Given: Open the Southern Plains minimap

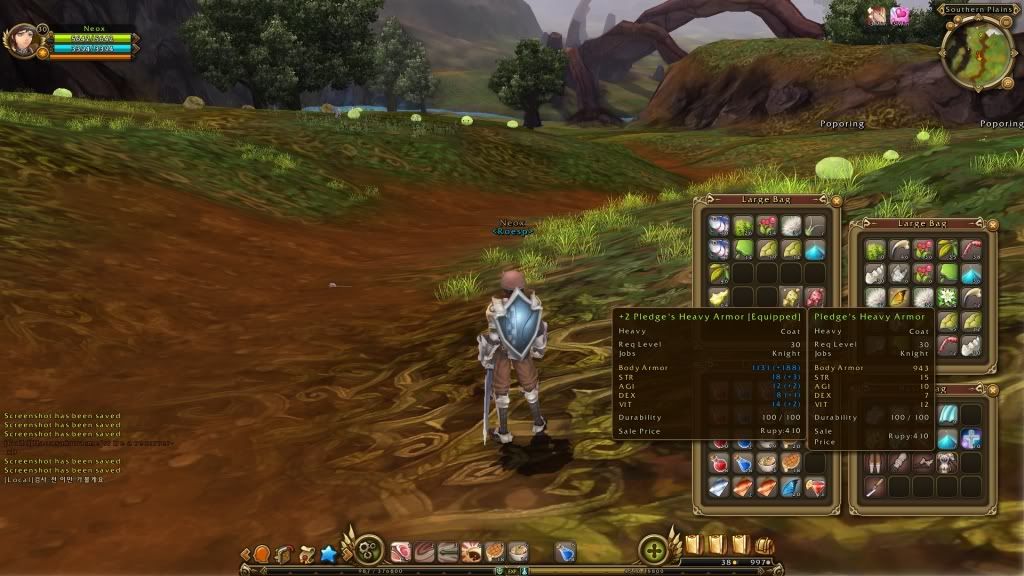Looking at the screenshot, I should [x=978, y=50].
